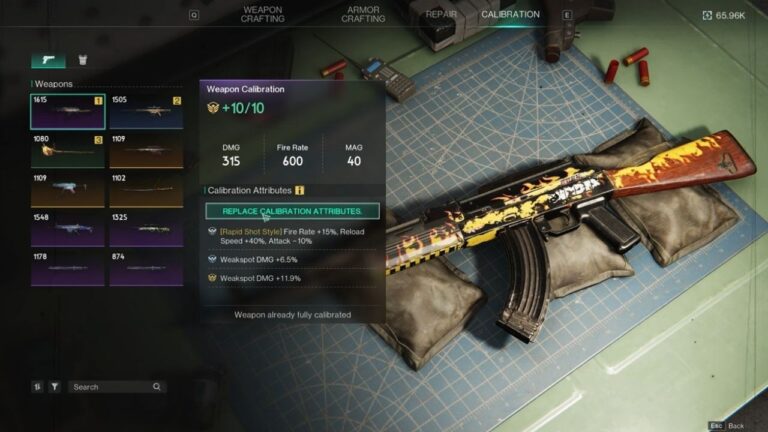The image size is (768, 432).
Task: Select the weapon tile rated 1615
Action: pyautogui.click(x=68, y=111)
